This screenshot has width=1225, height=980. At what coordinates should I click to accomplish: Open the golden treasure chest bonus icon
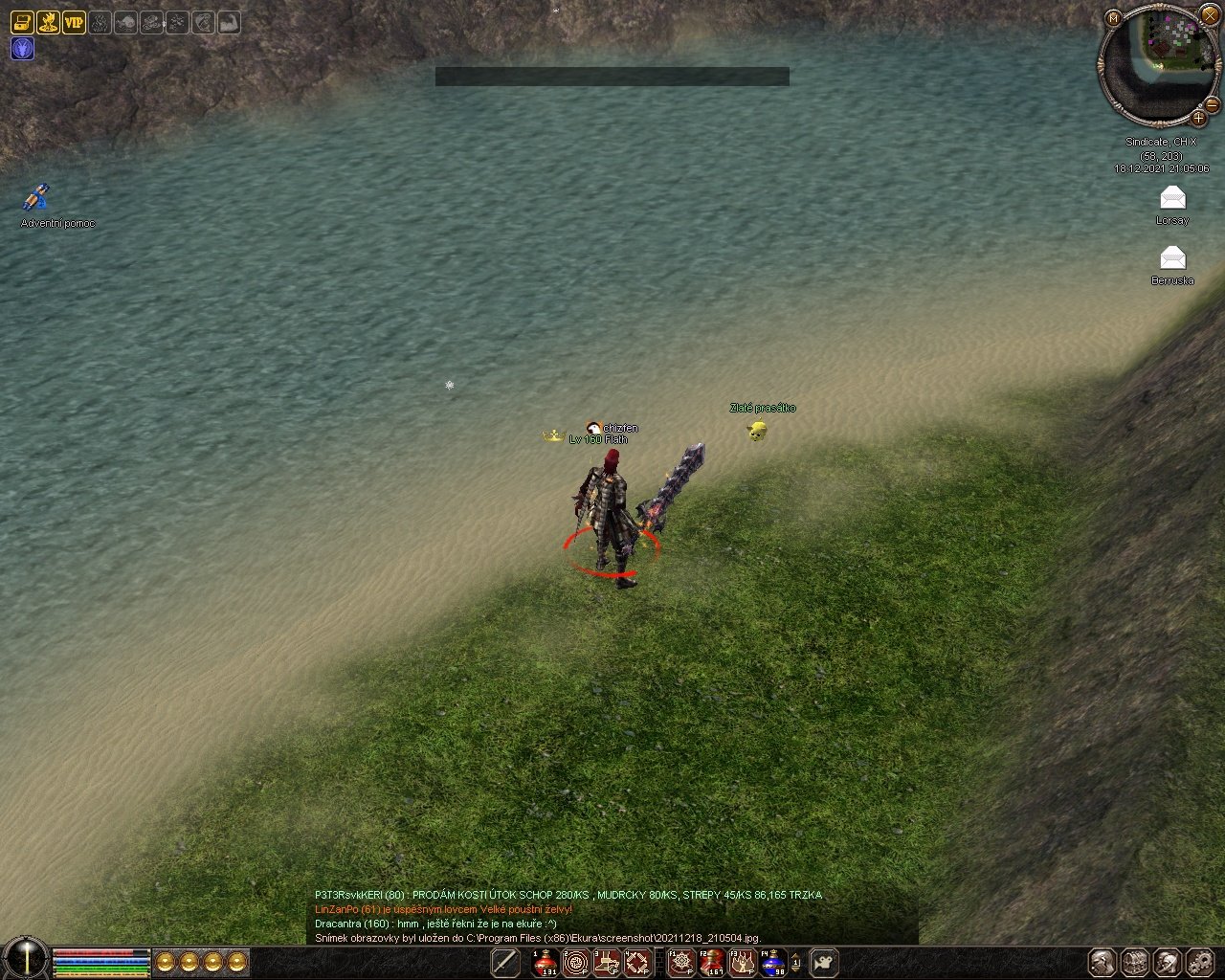tap(22, 22)
